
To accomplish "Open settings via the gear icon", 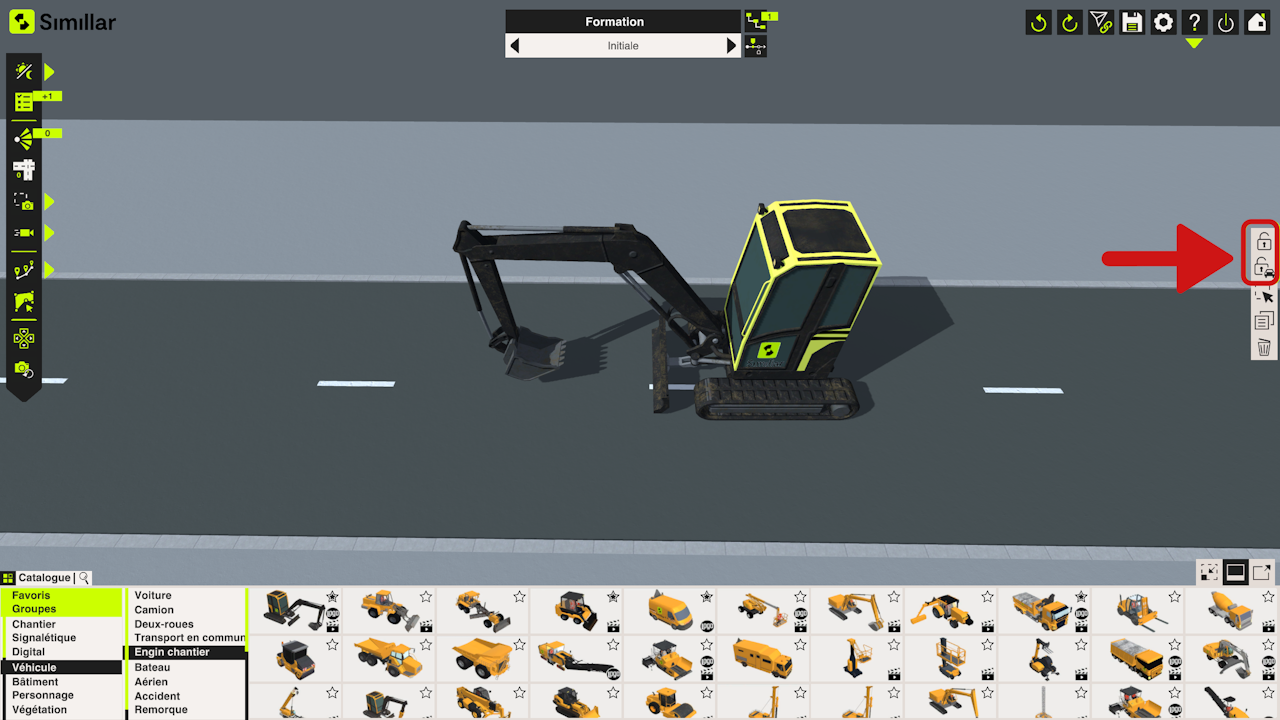I will pyautogui.click(x=1163, y=22).
